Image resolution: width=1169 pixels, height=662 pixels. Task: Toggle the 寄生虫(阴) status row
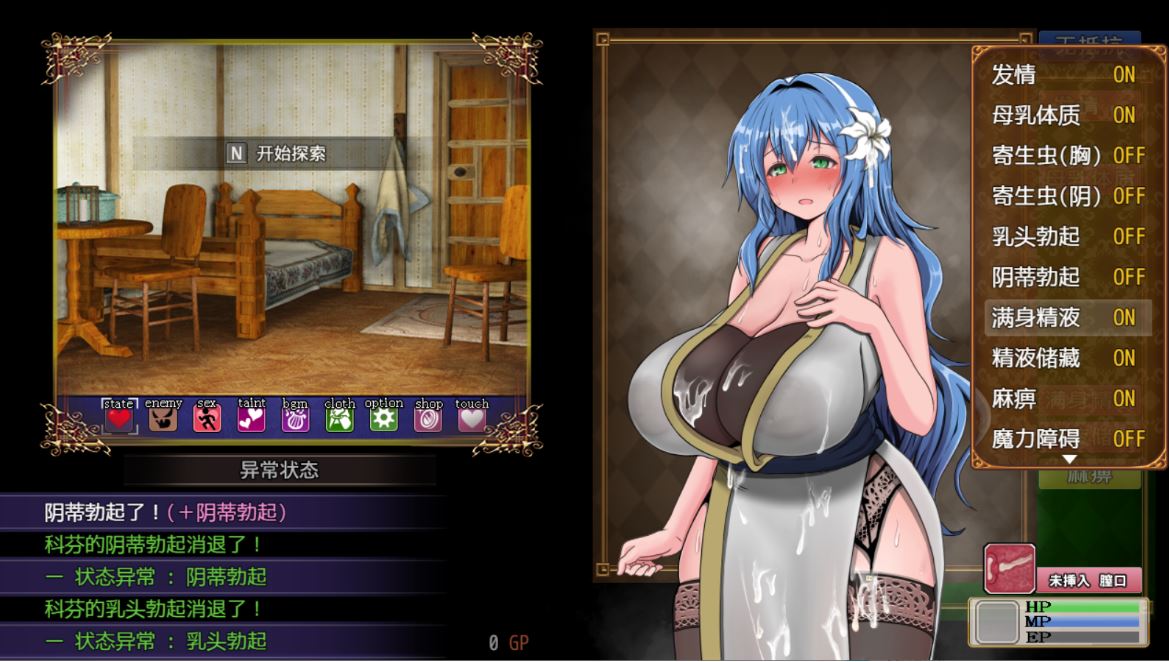[1066, 196]
